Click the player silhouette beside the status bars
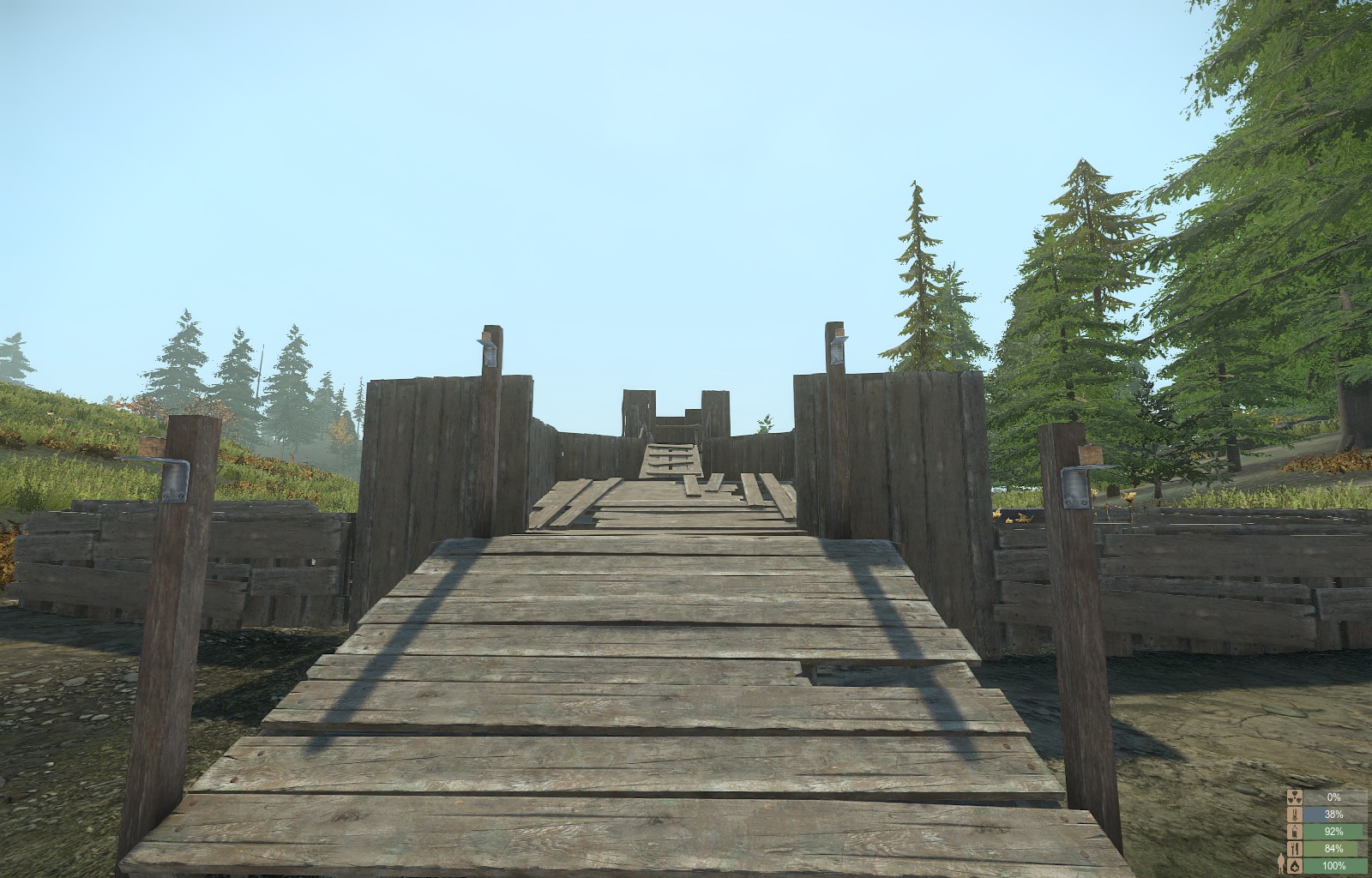The image size is (1372, 878). pyautogui.click(x=1281, y=863)
